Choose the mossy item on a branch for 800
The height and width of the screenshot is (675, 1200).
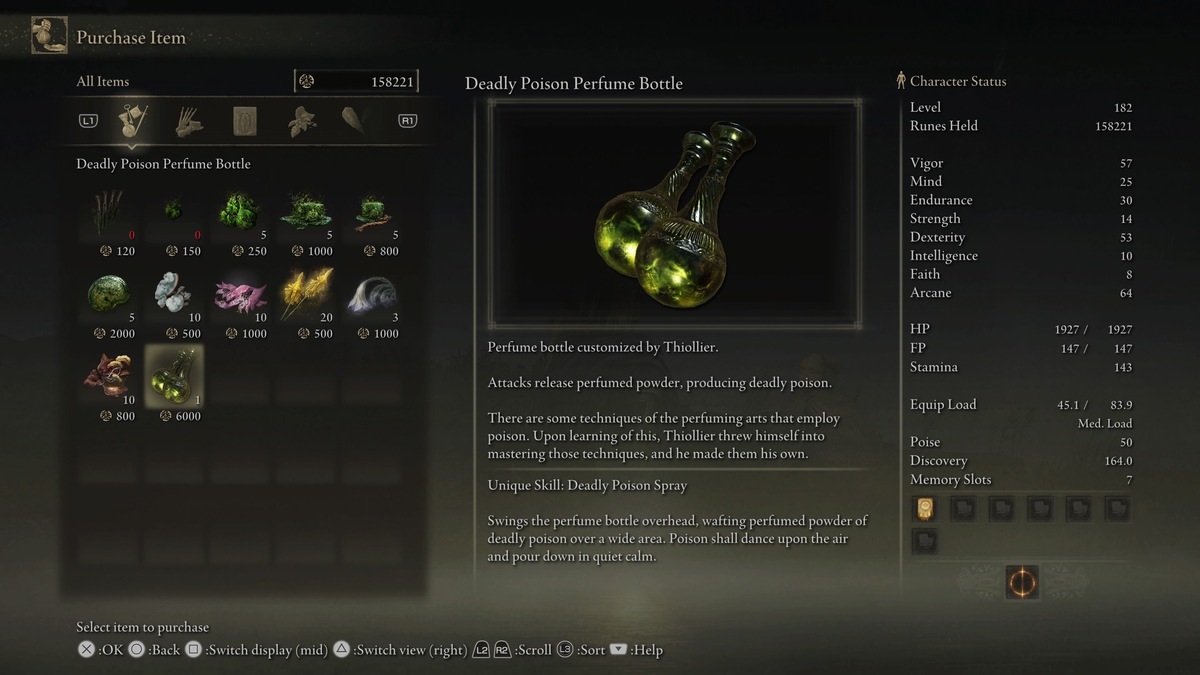coord(371,213)
